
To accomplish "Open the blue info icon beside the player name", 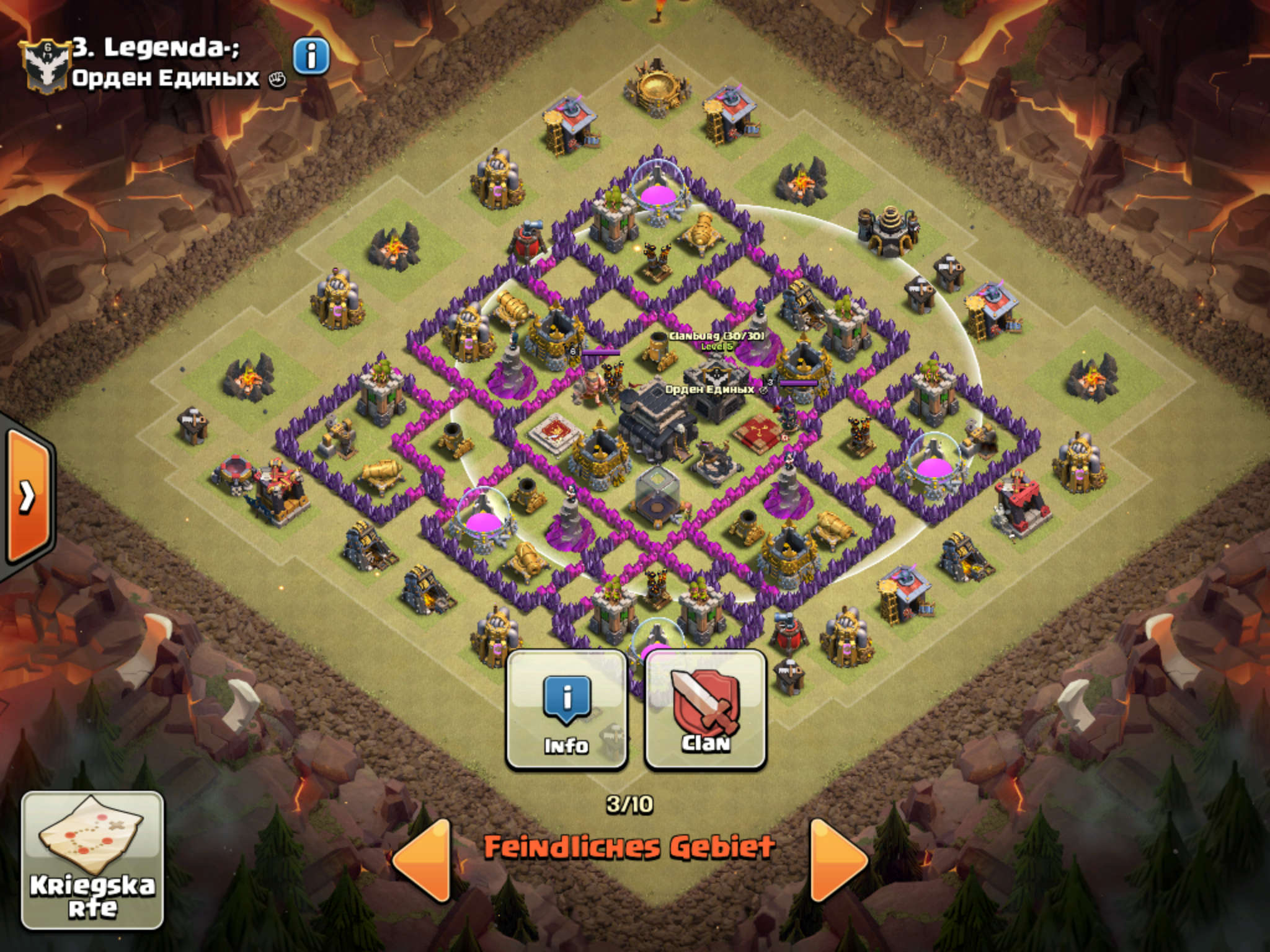I will [311, 57].
